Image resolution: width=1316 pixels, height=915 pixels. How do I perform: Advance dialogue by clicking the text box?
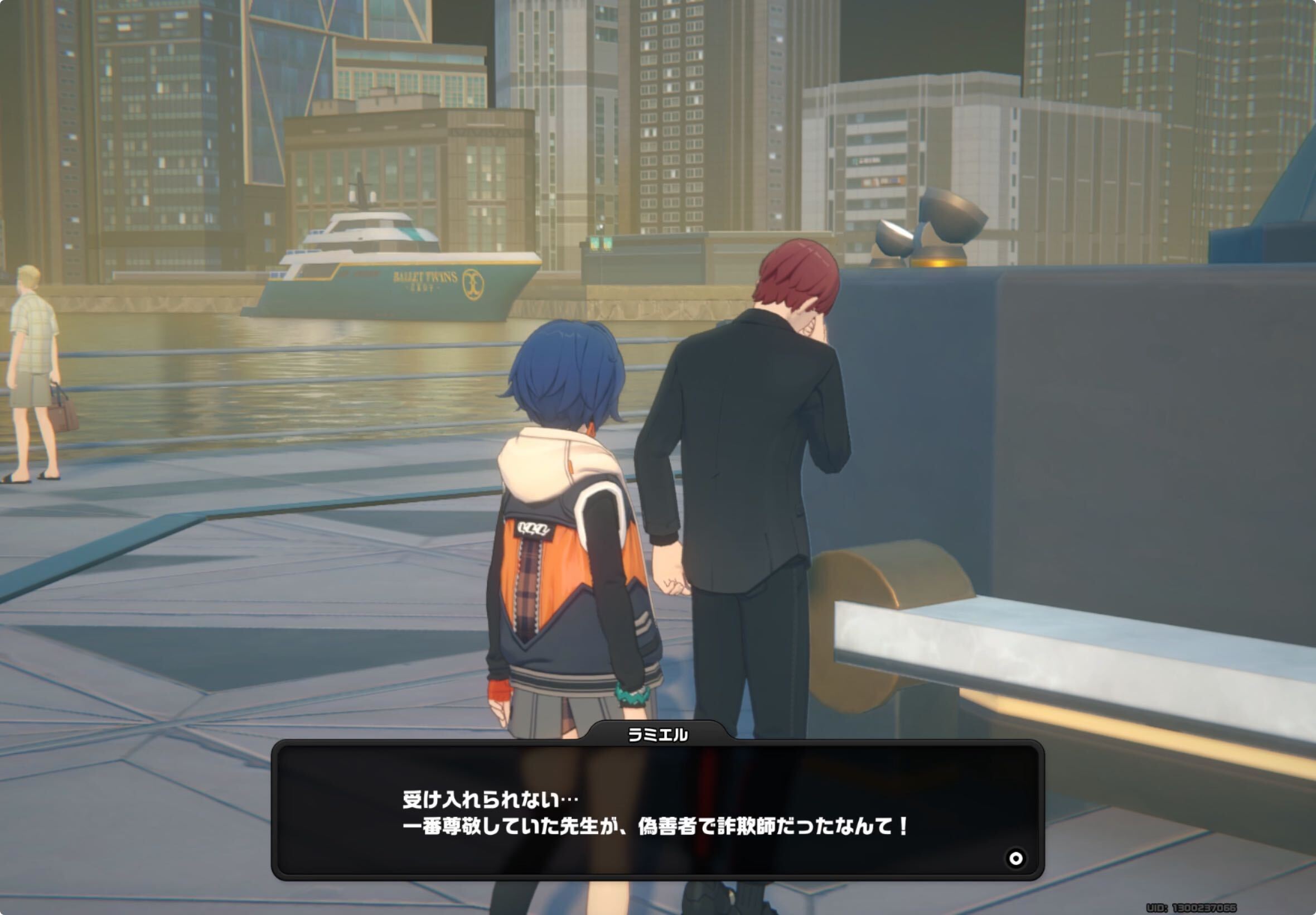tap(659, 814)
